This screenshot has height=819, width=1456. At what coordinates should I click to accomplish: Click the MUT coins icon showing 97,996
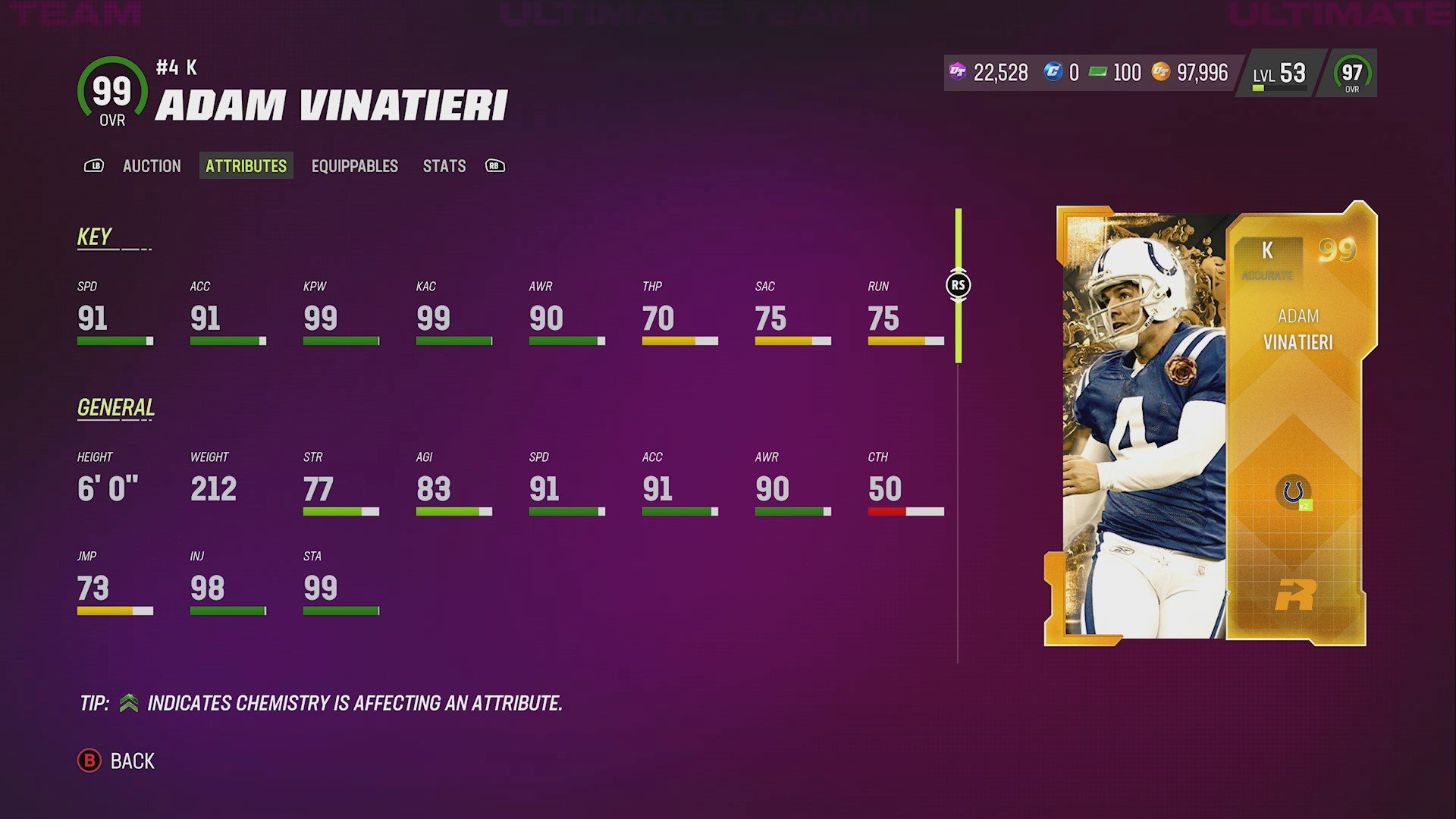[1160, 73]
